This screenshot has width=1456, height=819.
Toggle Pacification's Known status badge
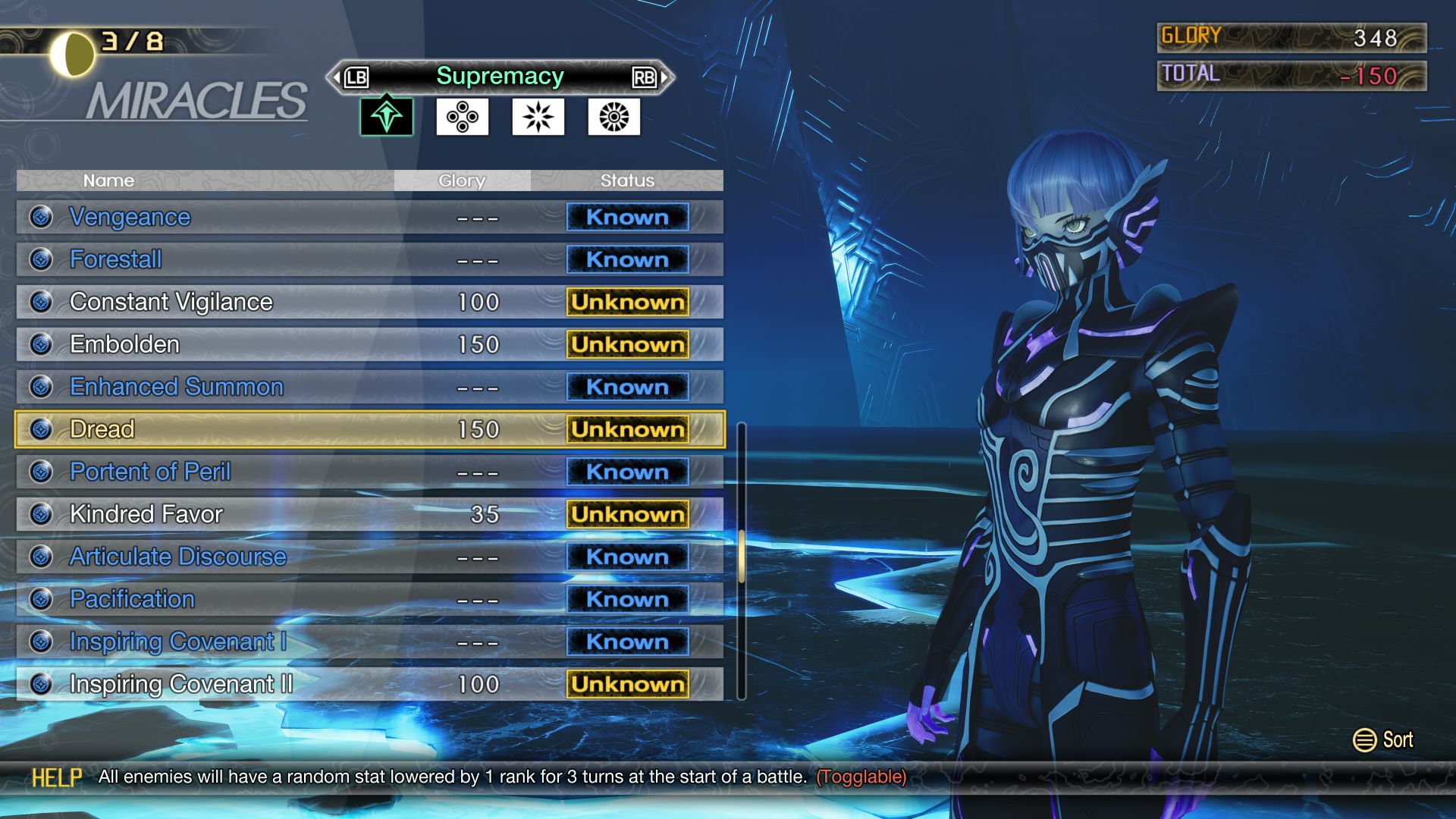626,598
